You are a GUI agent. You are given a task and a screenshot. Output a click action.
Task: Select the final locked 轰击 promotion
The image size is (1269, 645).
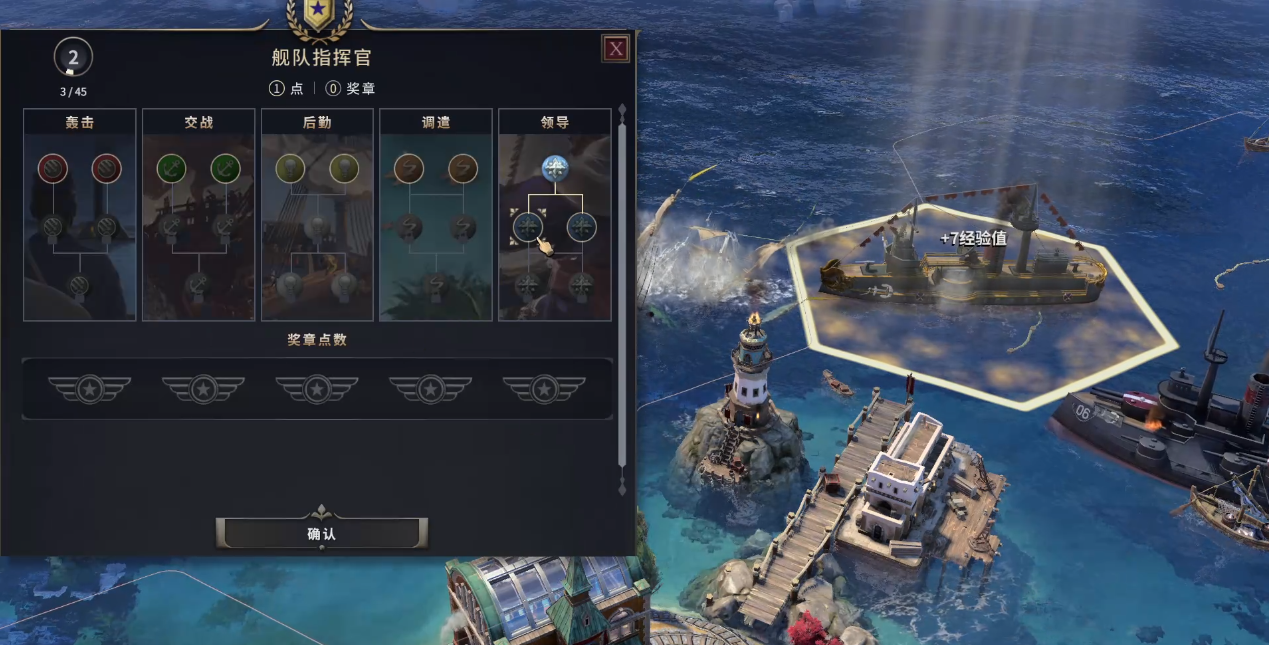pos(79,286)
